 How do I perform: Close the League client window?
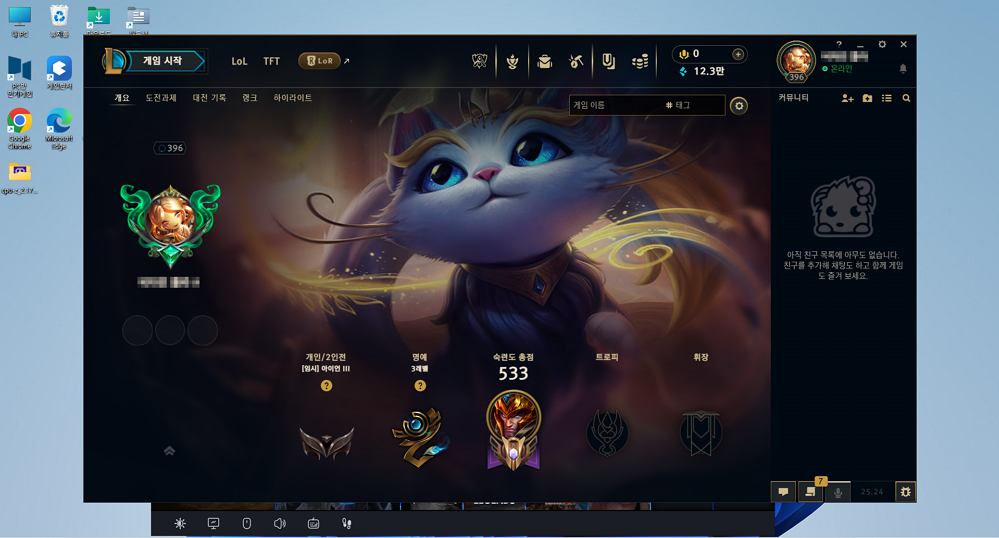click(904, 44)
